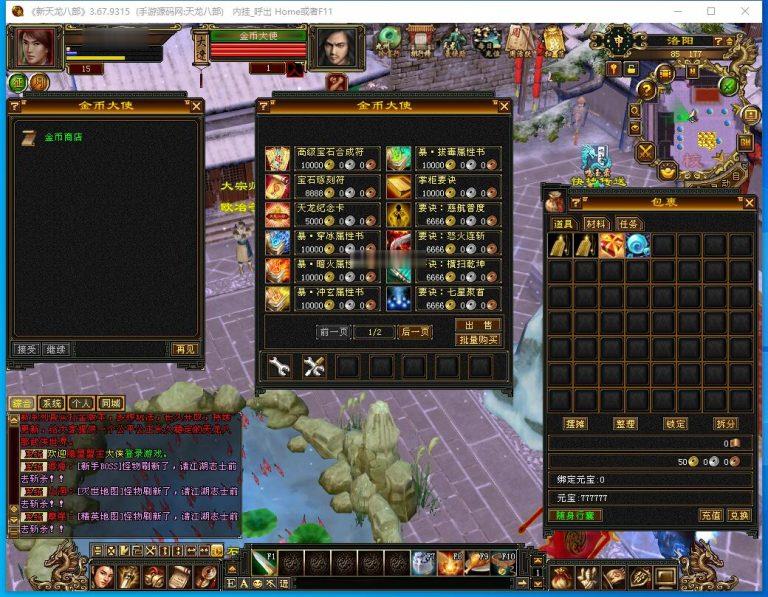Click 再见 to end the dialogue
The image size is (768, 597).
tap(185, 349)
